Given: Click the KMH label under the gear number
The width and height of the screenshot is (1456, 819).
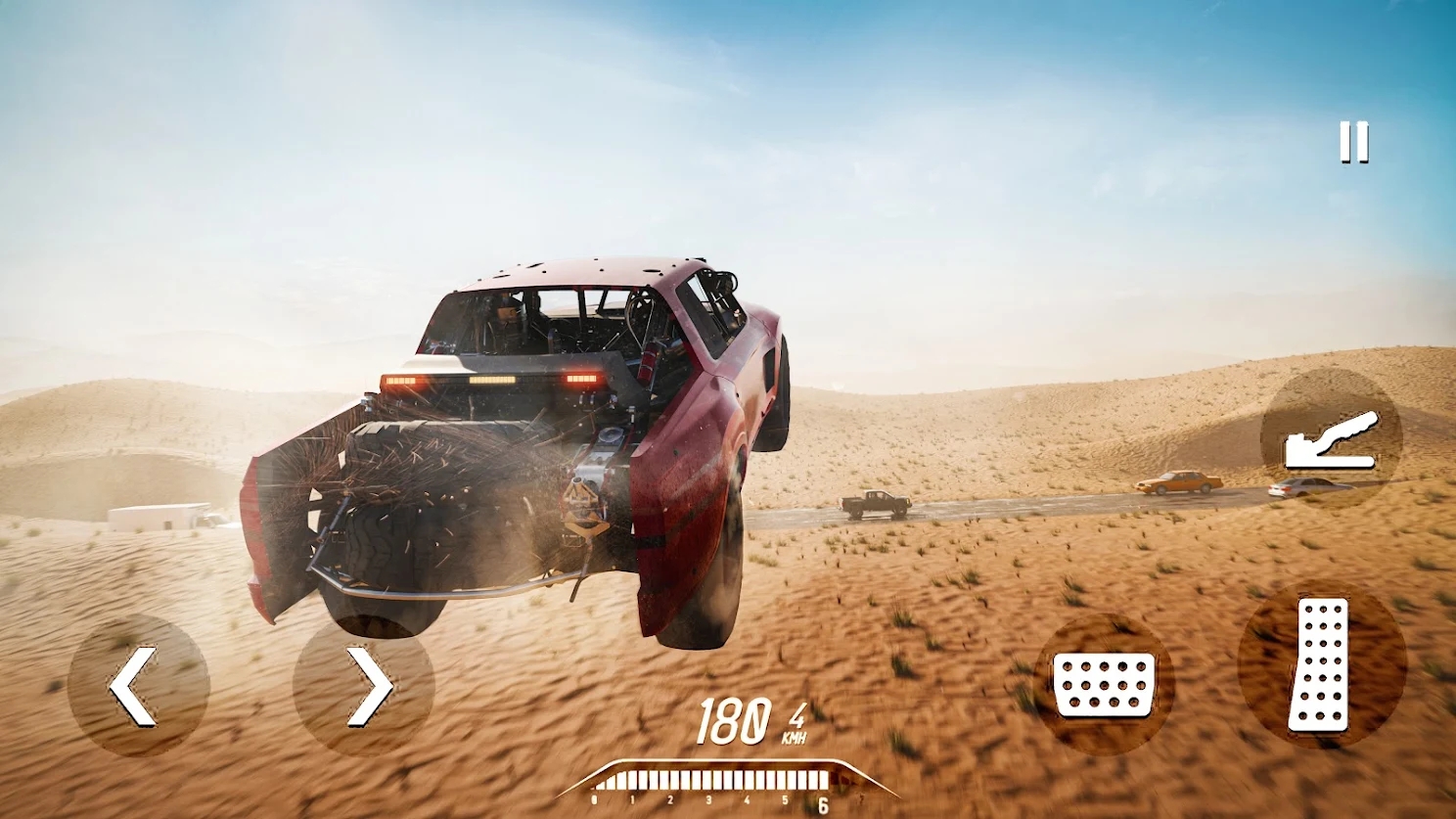Looking at the screenshot, I should click(x=794, y=736).
